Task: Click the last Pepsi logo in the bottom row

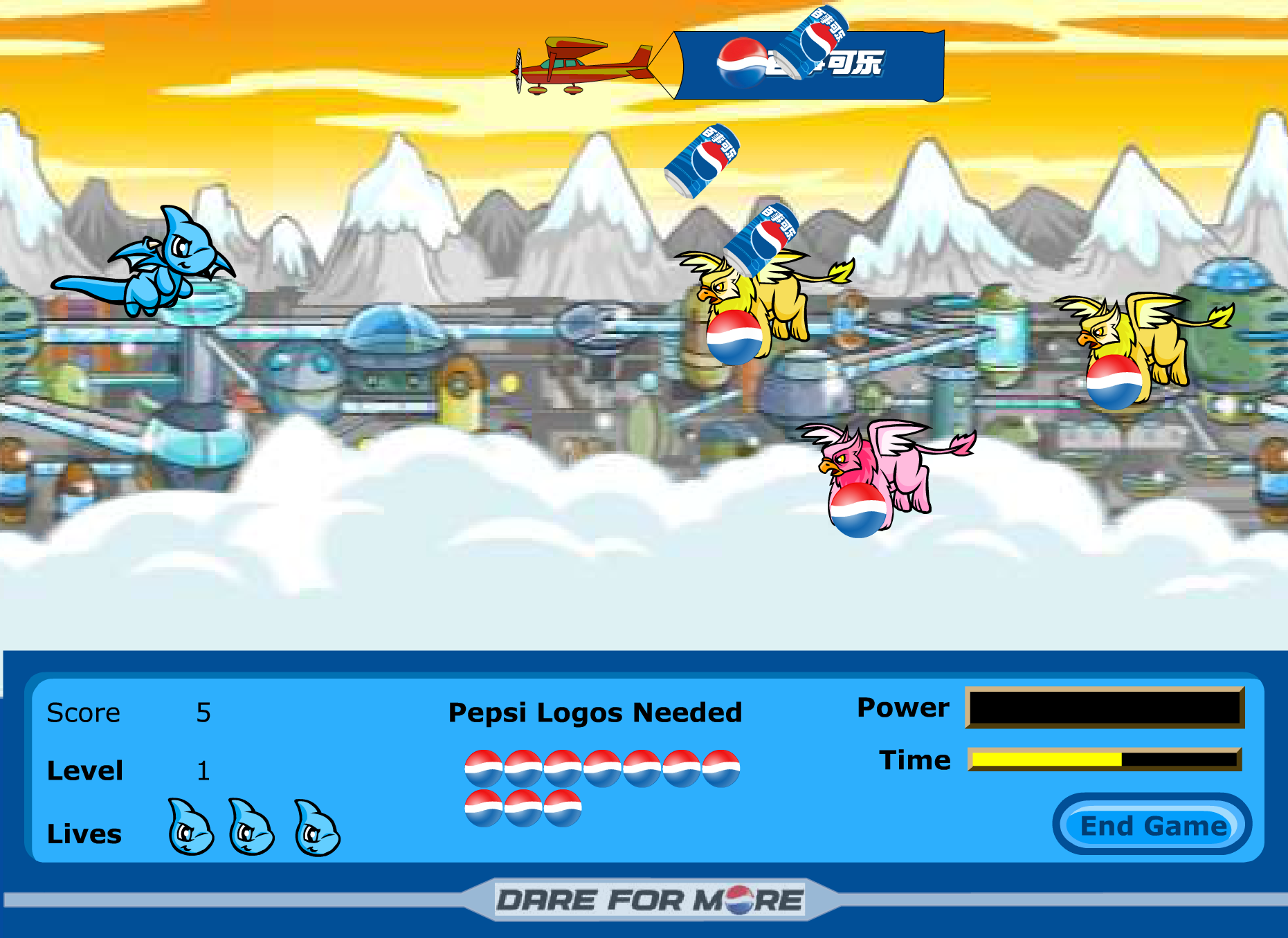Action: click(x=563, y=806)
